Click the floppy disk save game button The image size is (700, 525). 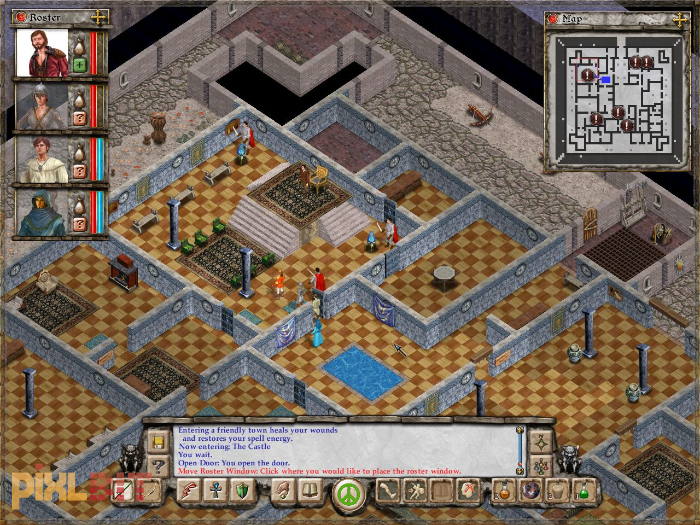(x=157, y=441)
